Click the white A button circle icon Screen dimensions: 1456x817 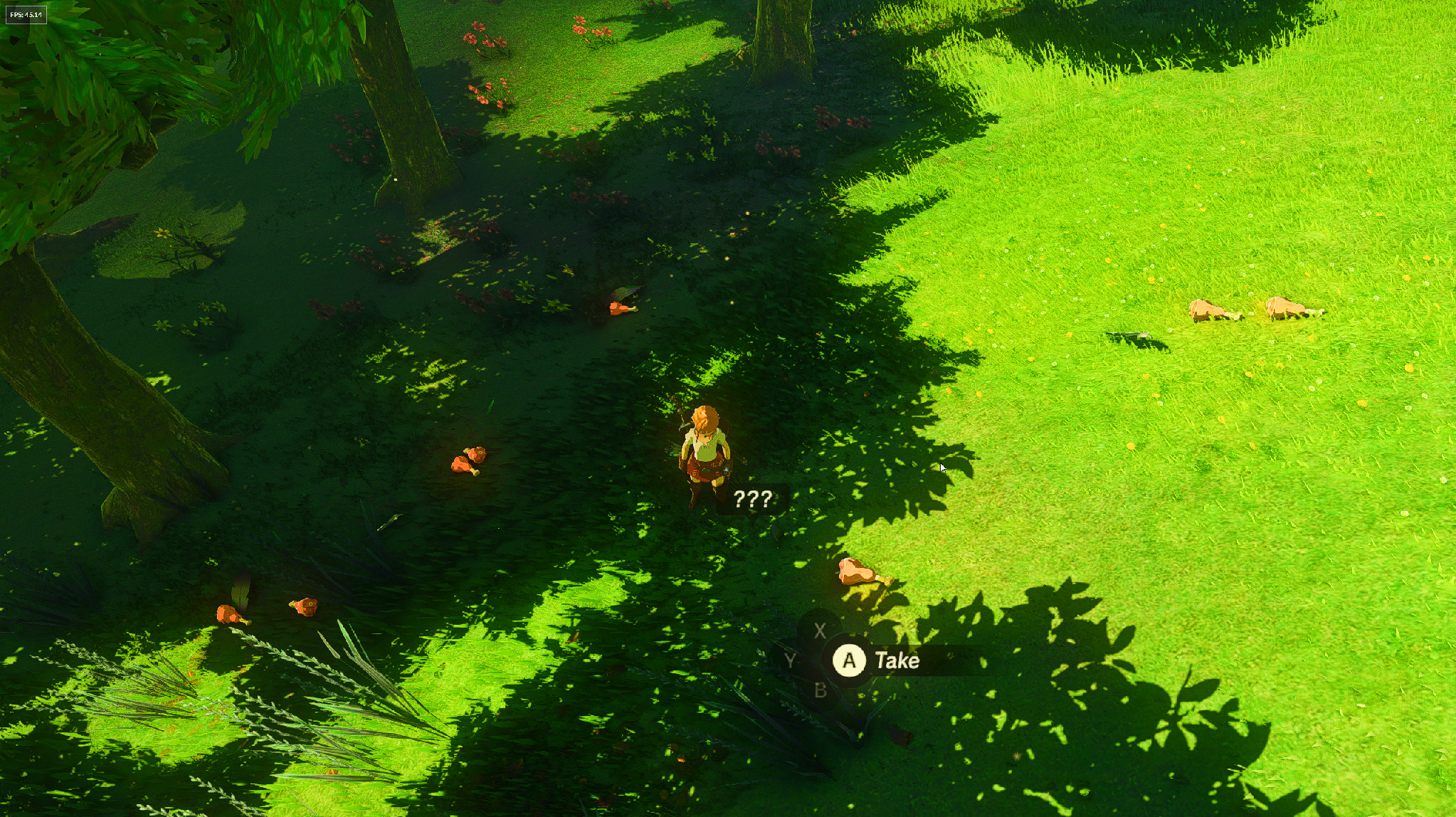tap(849, 660)
